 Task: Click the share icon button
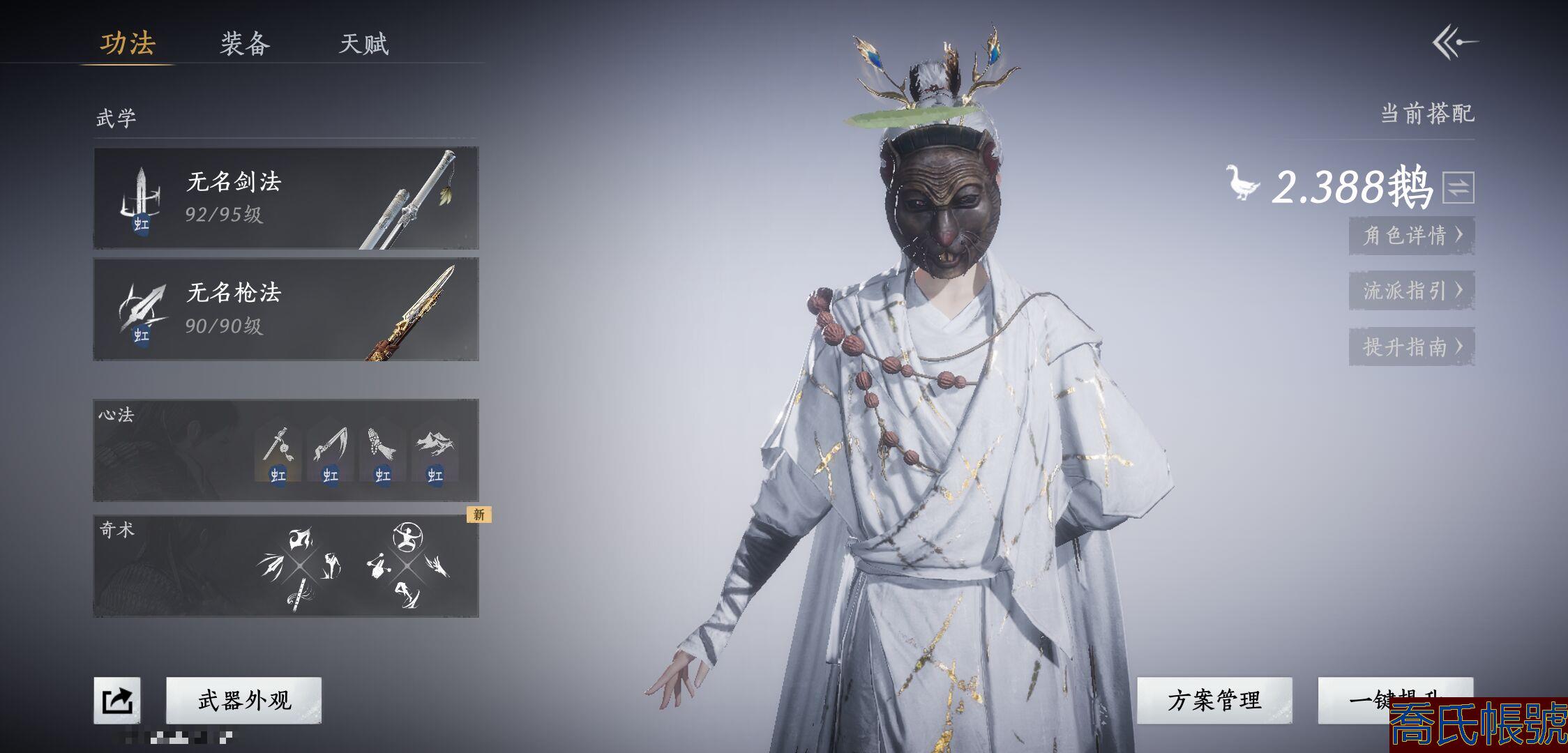[x=117, y=700]
